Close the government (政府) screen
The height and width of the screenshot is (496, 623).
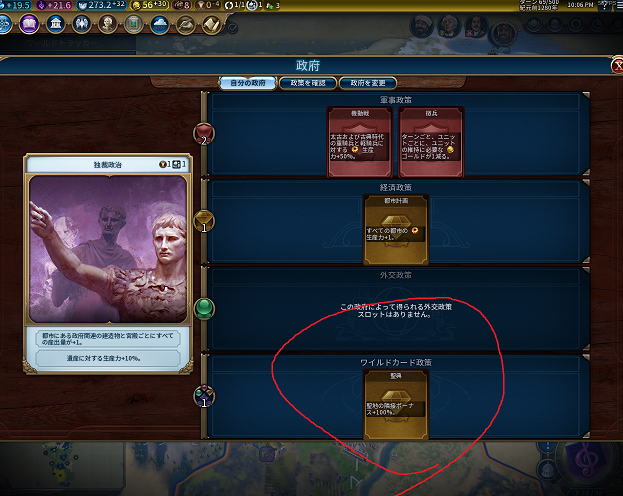[615, 66]
